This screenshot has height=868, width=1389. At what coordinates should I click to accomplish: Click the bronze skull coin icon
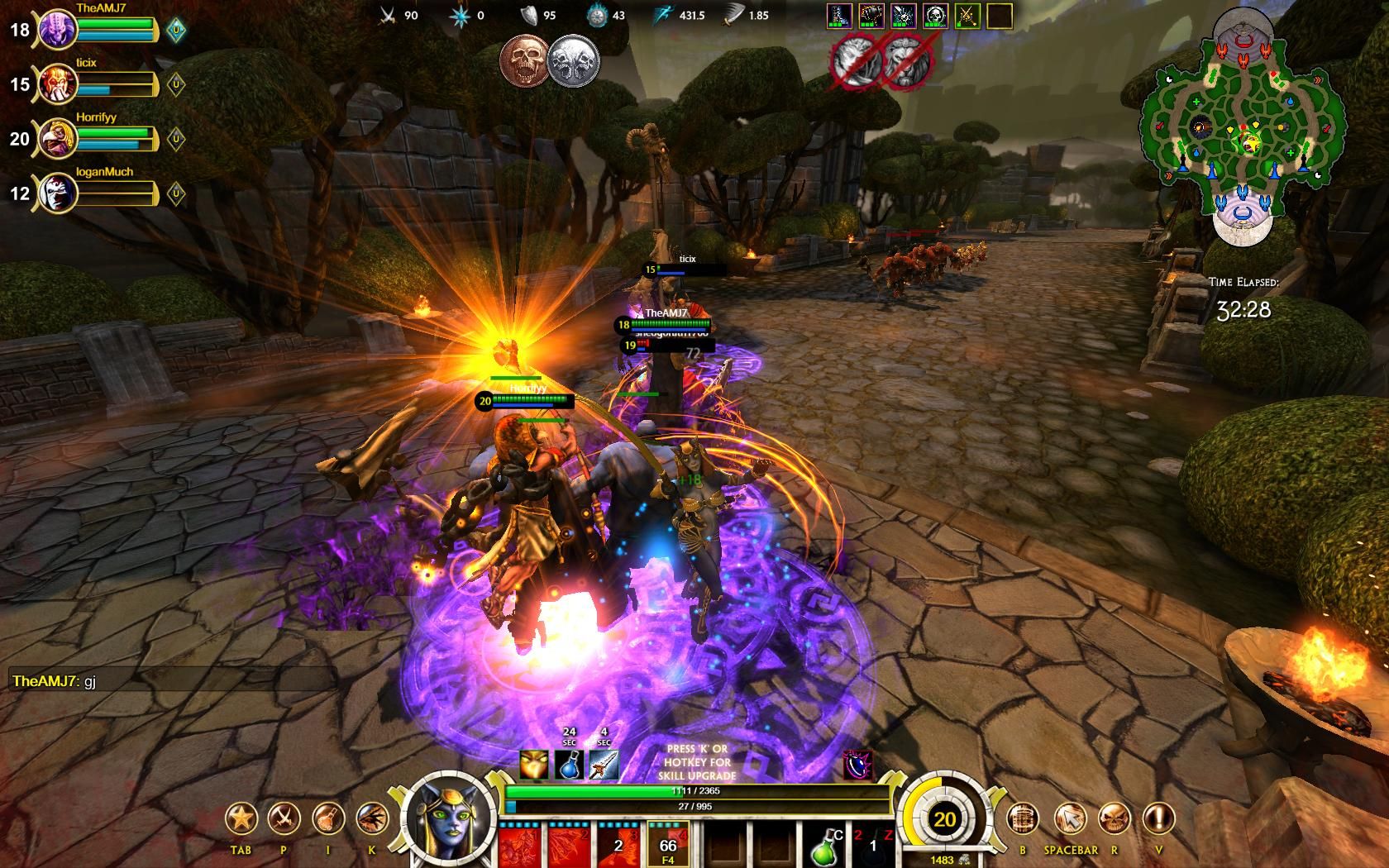click(x=523, y=60)
